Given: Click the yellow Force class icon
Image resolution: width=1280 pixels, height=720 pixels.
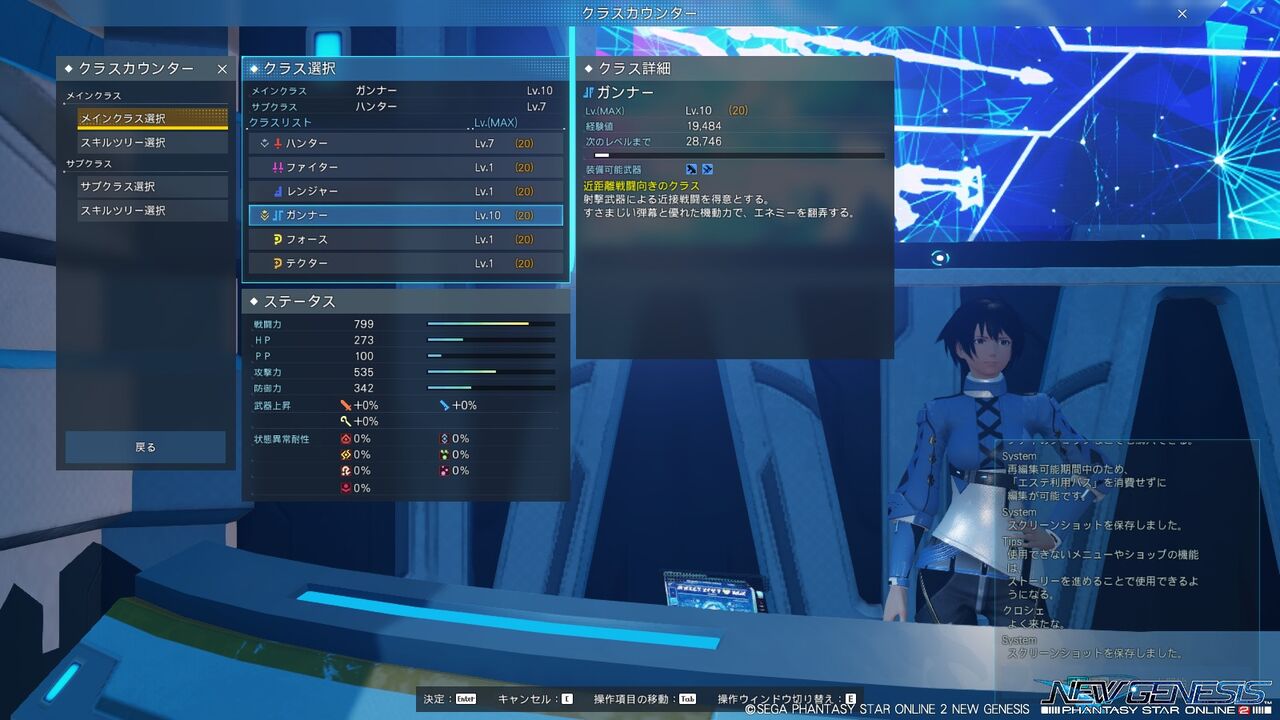Looking at the screenshot, I should point(276,239).
